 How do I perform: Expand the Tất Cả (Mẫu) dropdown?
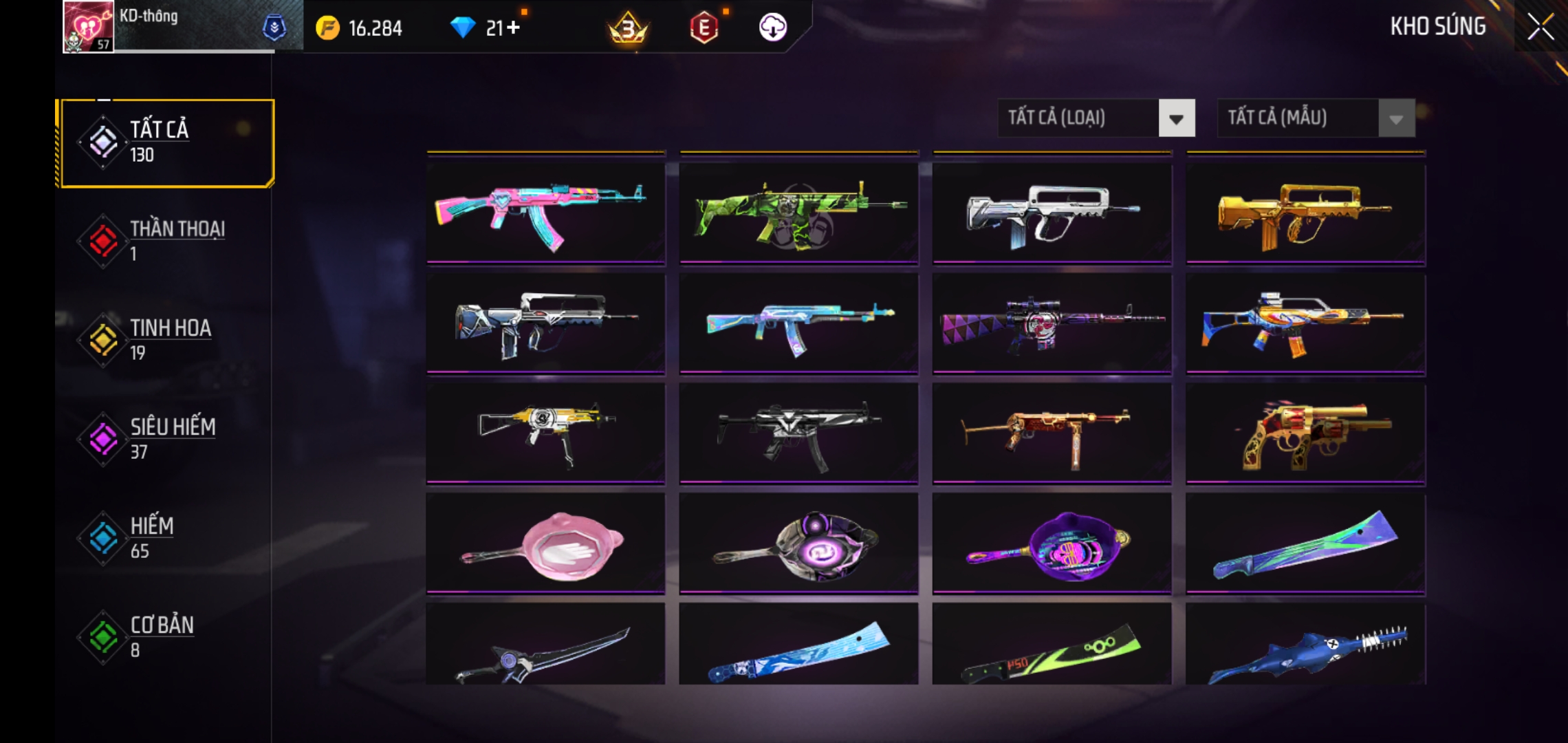(x=1315, y=118)
